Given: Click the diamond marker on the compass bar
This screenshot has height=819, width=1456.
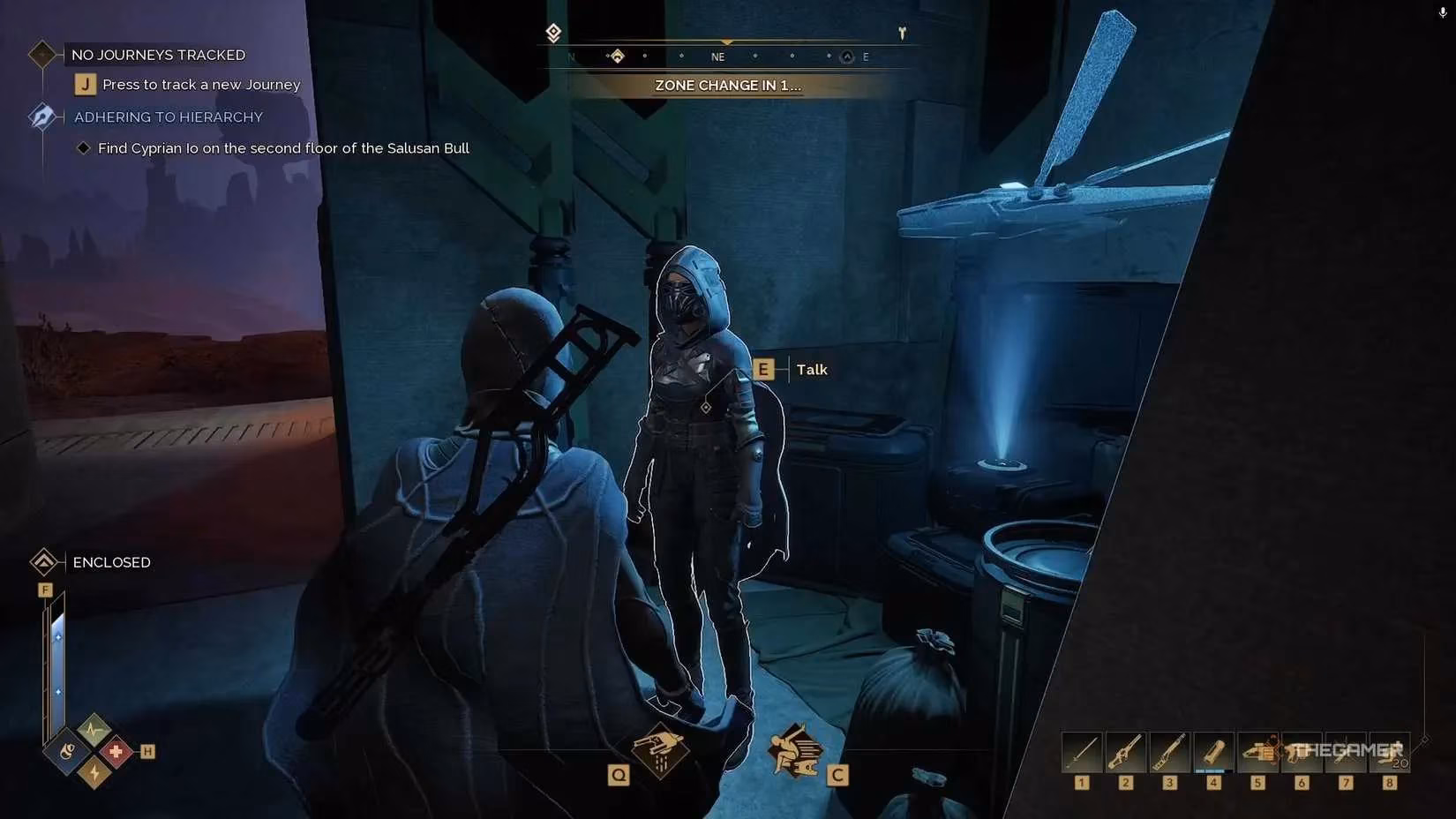Looking at the screenshot, I should [618, 56].
